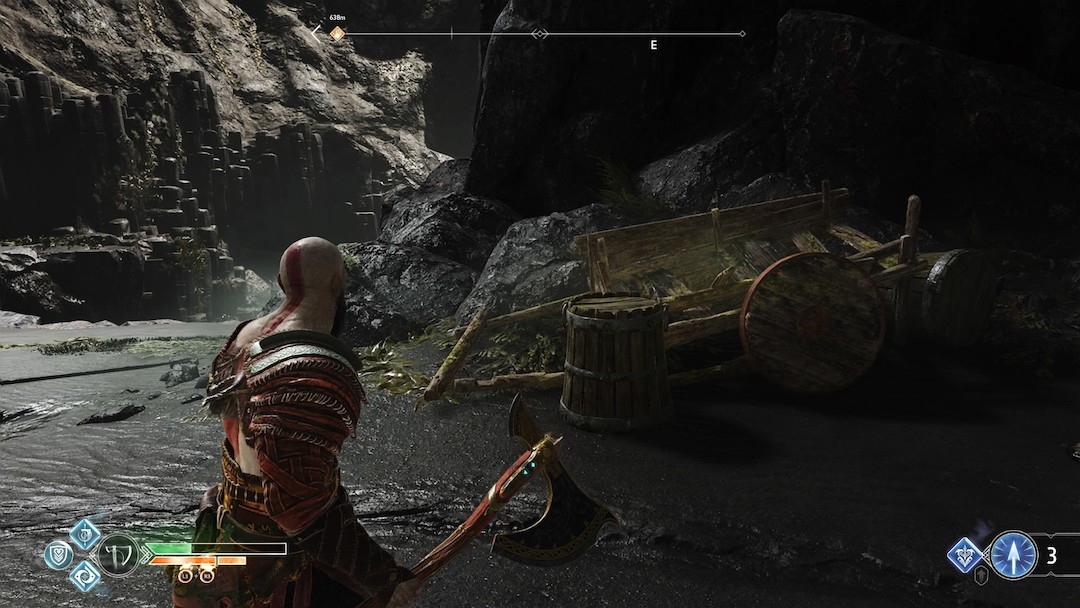This screenshot has height=608, width=1080.
Task: Activate the blue ornate diamond companion ability
Action: point(964,554)
